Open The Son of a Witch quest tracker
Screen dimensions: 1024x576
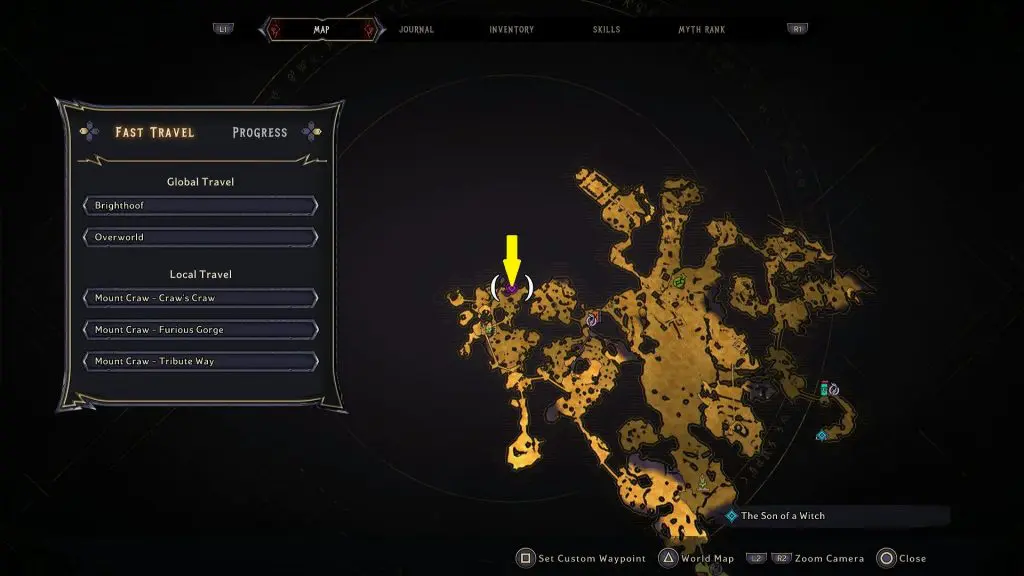pyautogui.click(x=783, y=516)
